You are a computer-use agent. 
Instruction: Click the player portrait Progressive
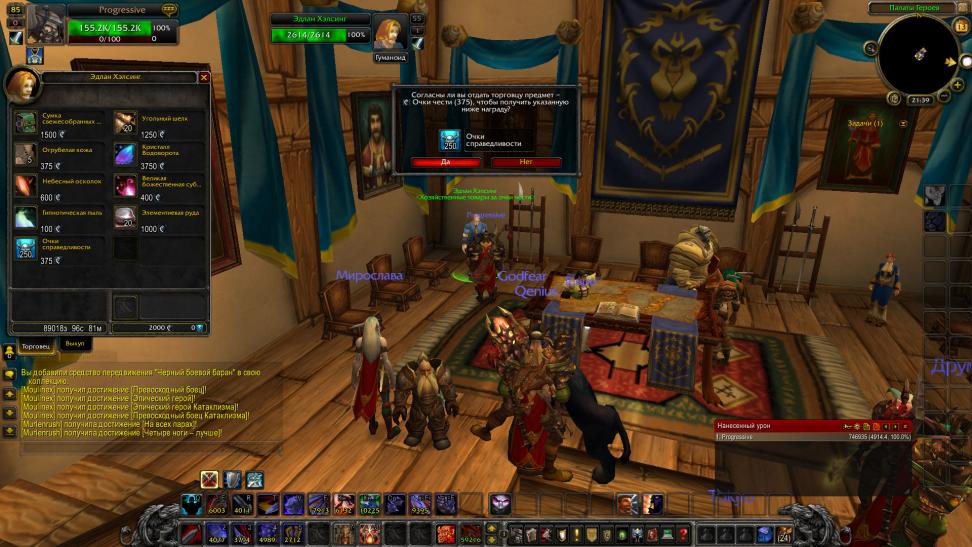(45, 24)
